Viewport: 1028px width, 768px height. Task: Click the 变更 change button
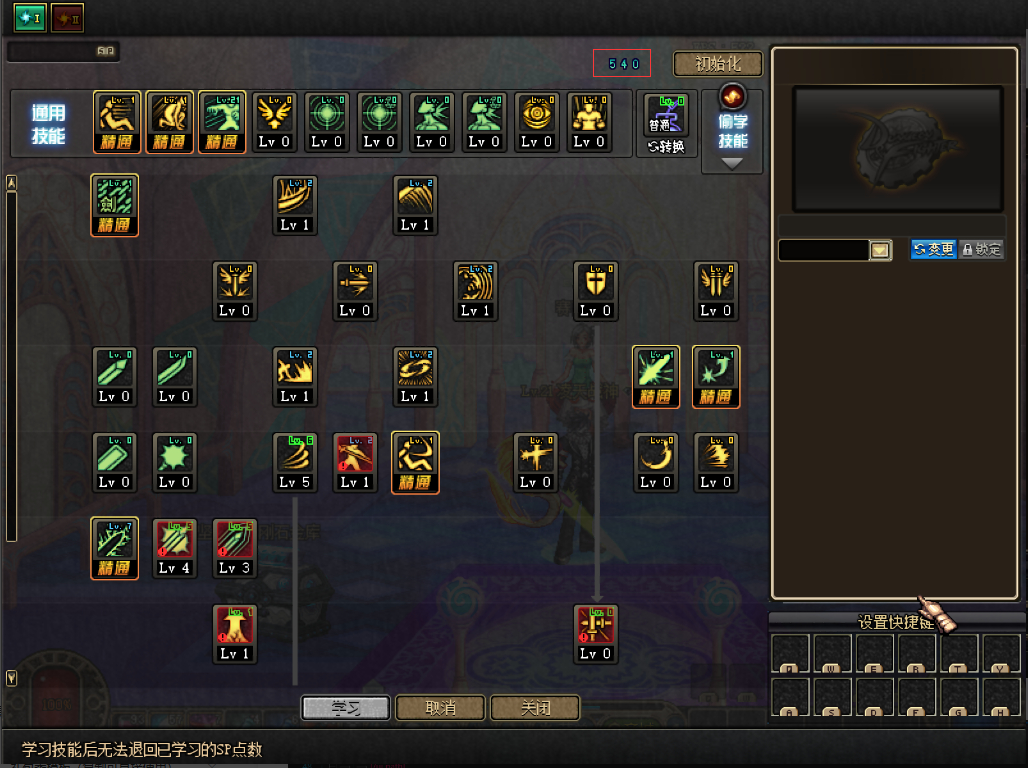(933, 249)
